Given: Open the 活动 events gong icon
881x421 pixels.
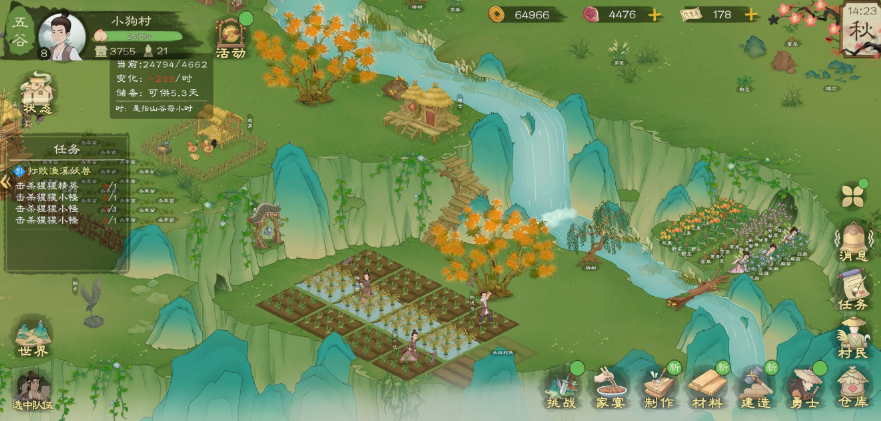Looking at the screenshot, I should point(230,36).
